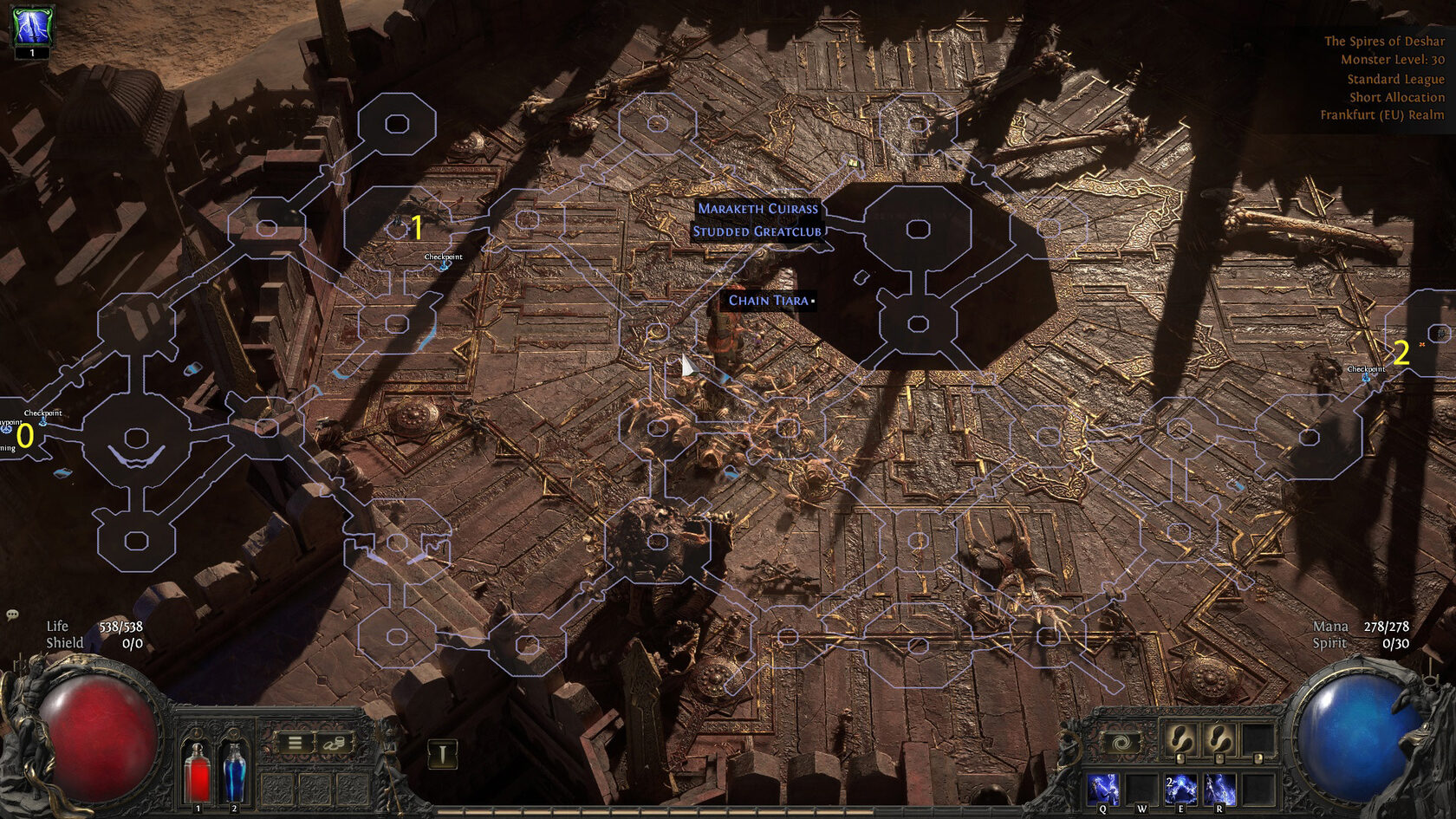Use the red life flask
The image size is (1456, 819).
[198, 771]
